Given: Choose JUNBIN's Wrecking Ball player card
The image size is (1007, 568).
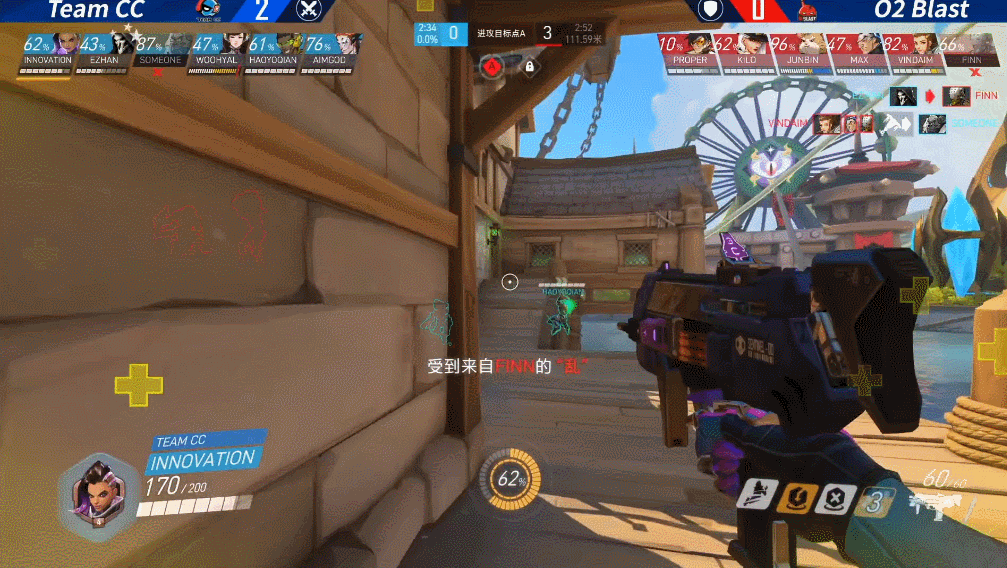Looking at the screenshot, I should [802, 49].
